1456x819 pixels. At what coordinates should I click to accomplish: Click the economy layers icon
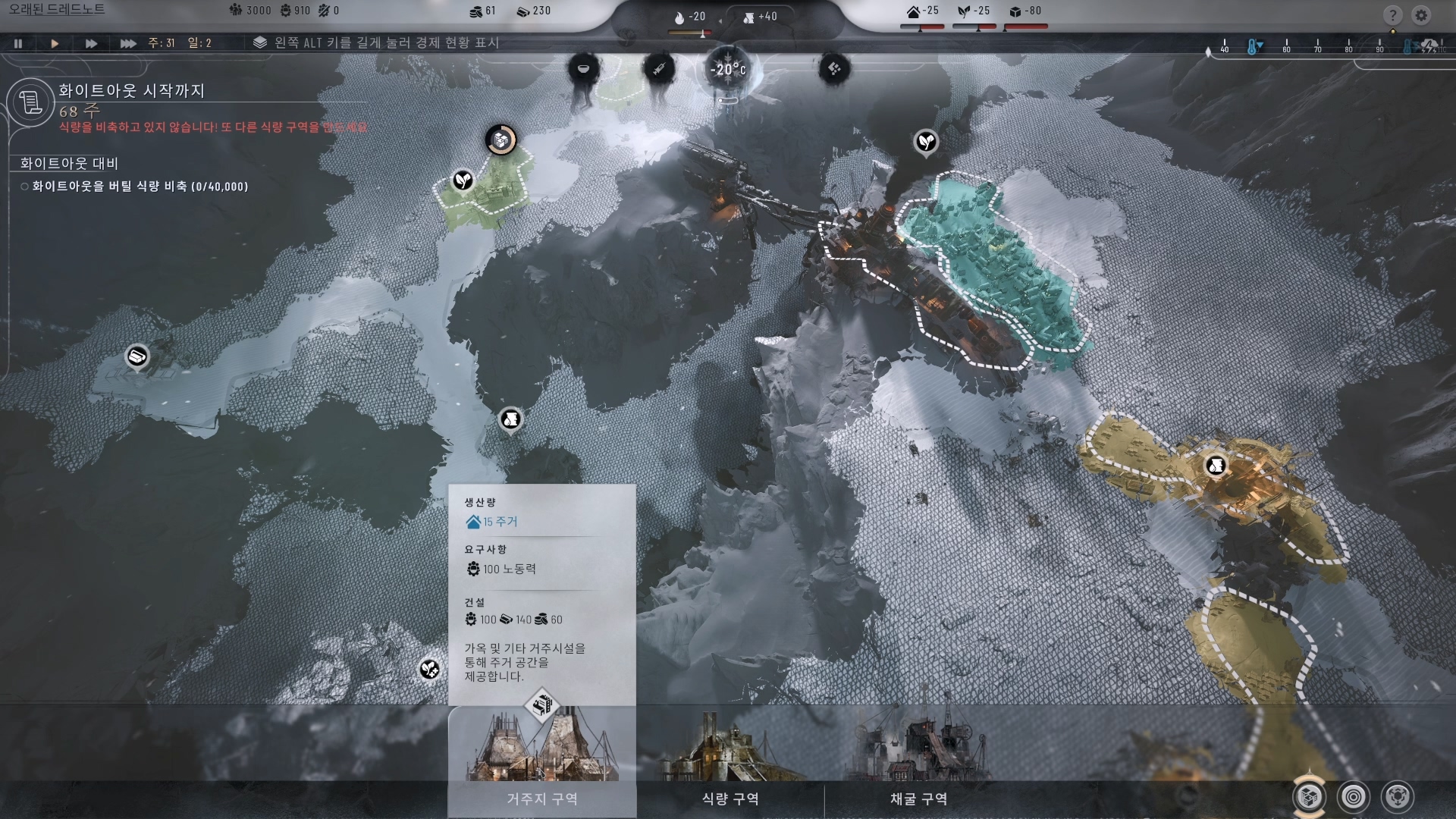coord(260,42)
